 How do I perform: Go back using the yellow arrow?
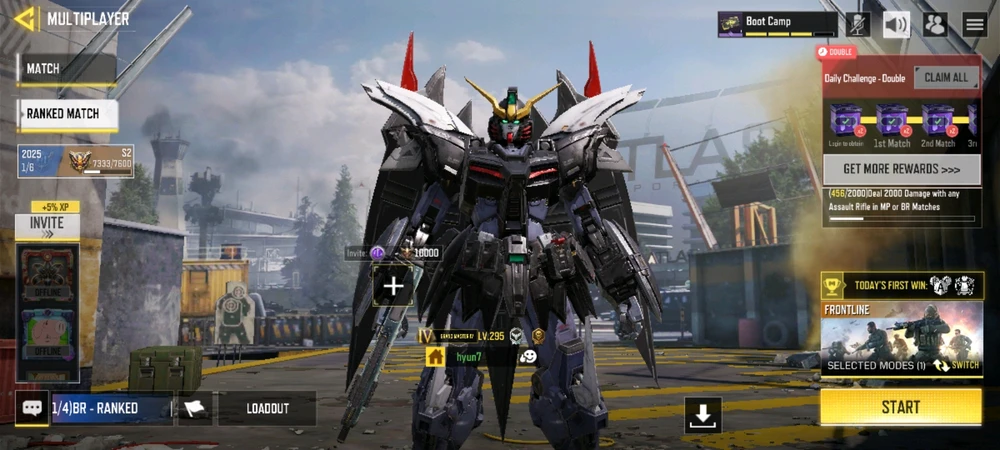point(24,19)
